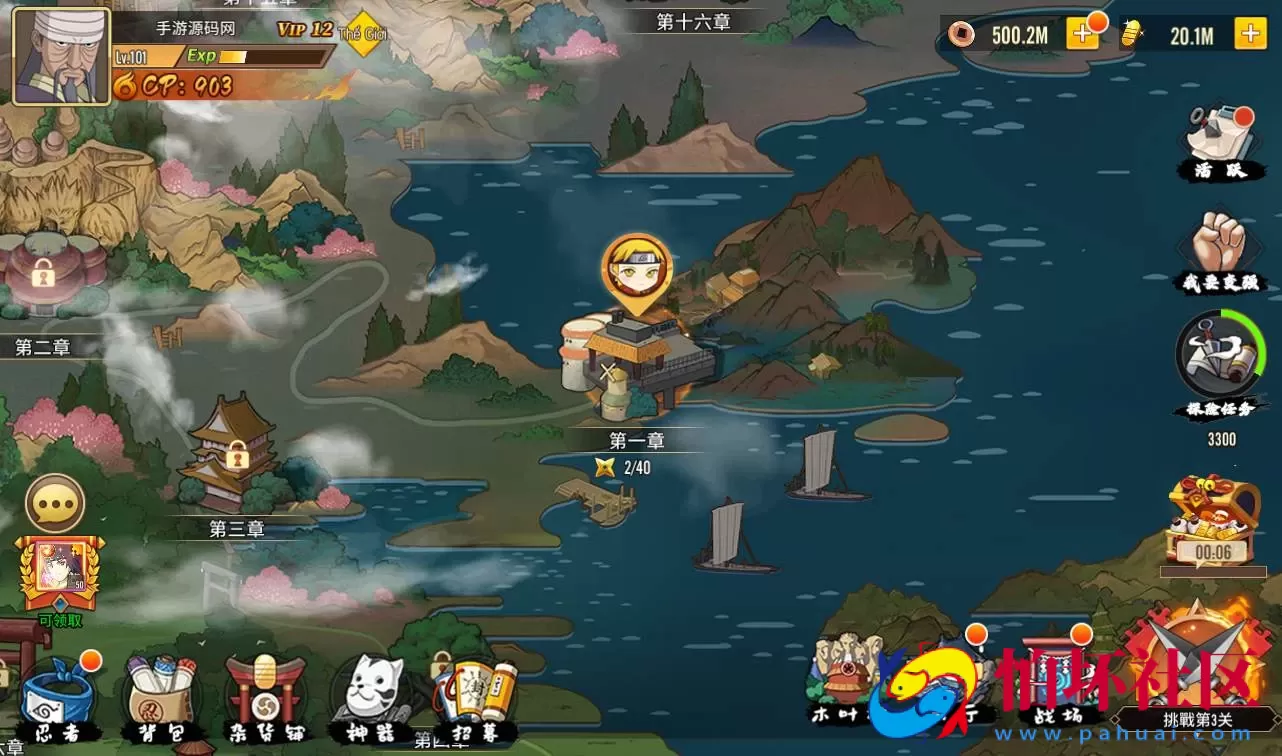Select the locked 第二章 chapter building

[x=42, y=270]
